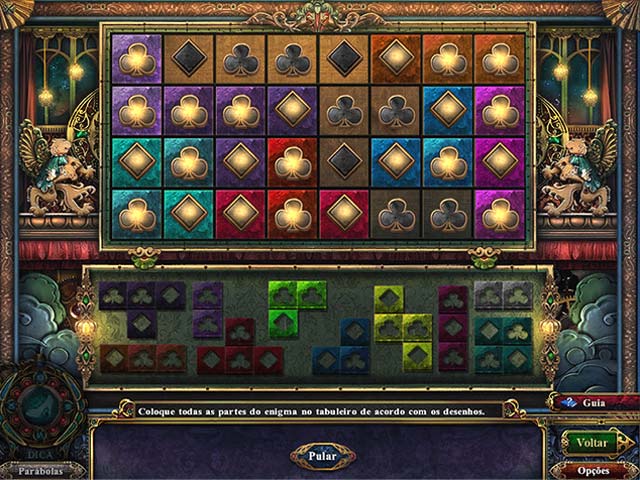Viewport: 640px width, 480px height.
Task: Select the teal four-tile puzzle piece
Action: [x=503, y=344]
